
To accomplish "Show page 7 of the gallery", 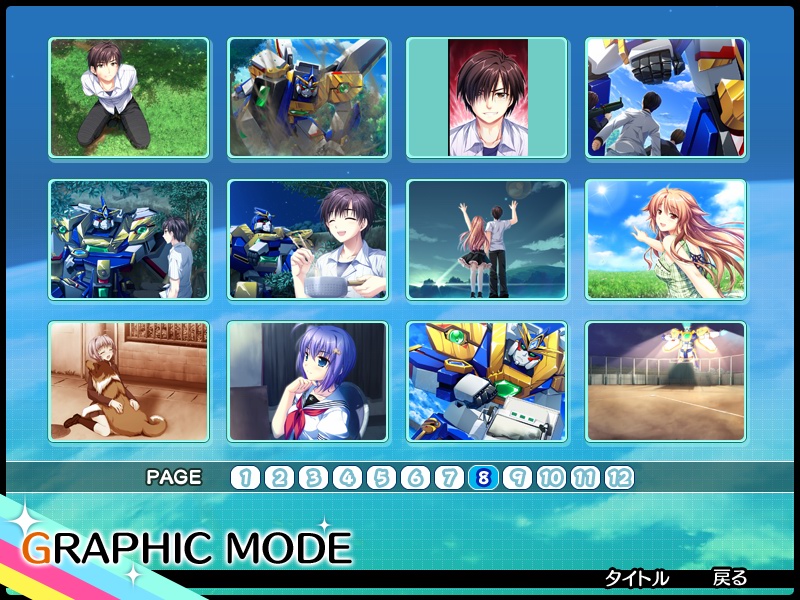I will (x=449, y=478).
